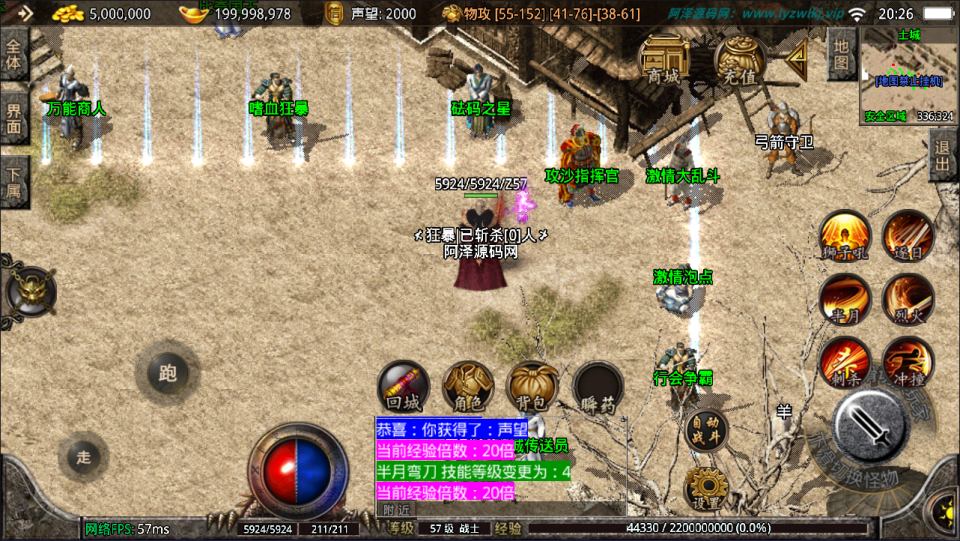Viewport: 960px width, 541px height.
Task: Open the 设置 settings gear
Action: coord(706,487)
